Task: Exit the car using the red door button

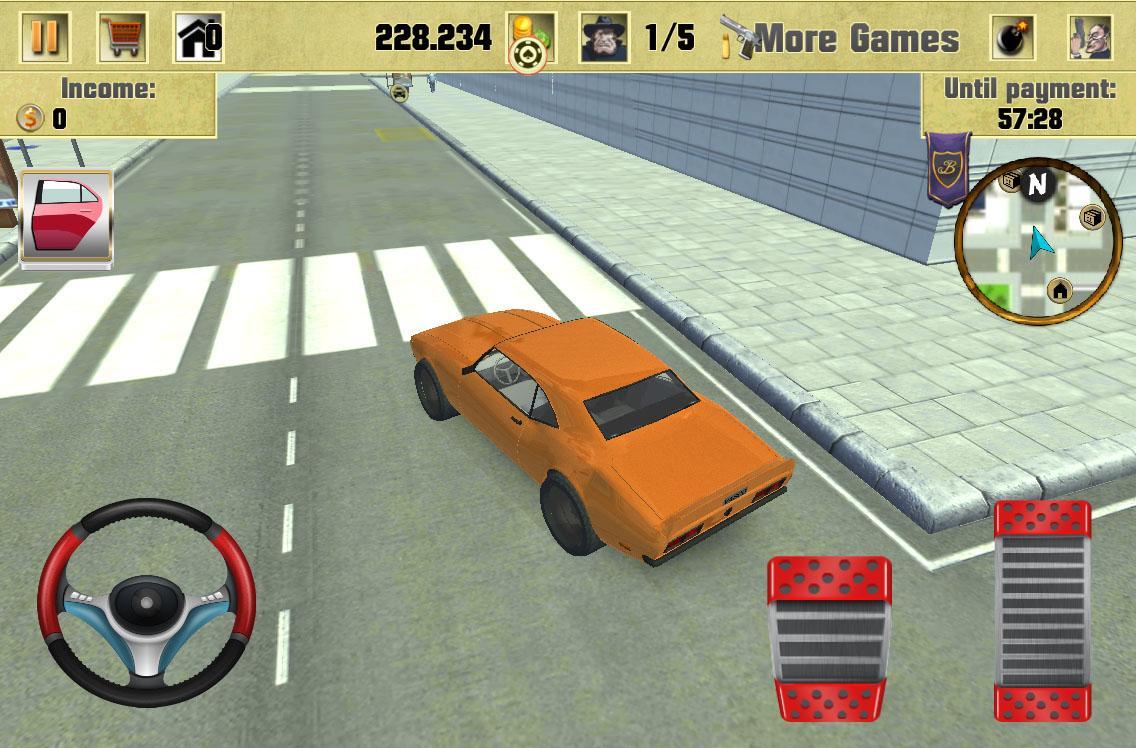Action: 66,216
